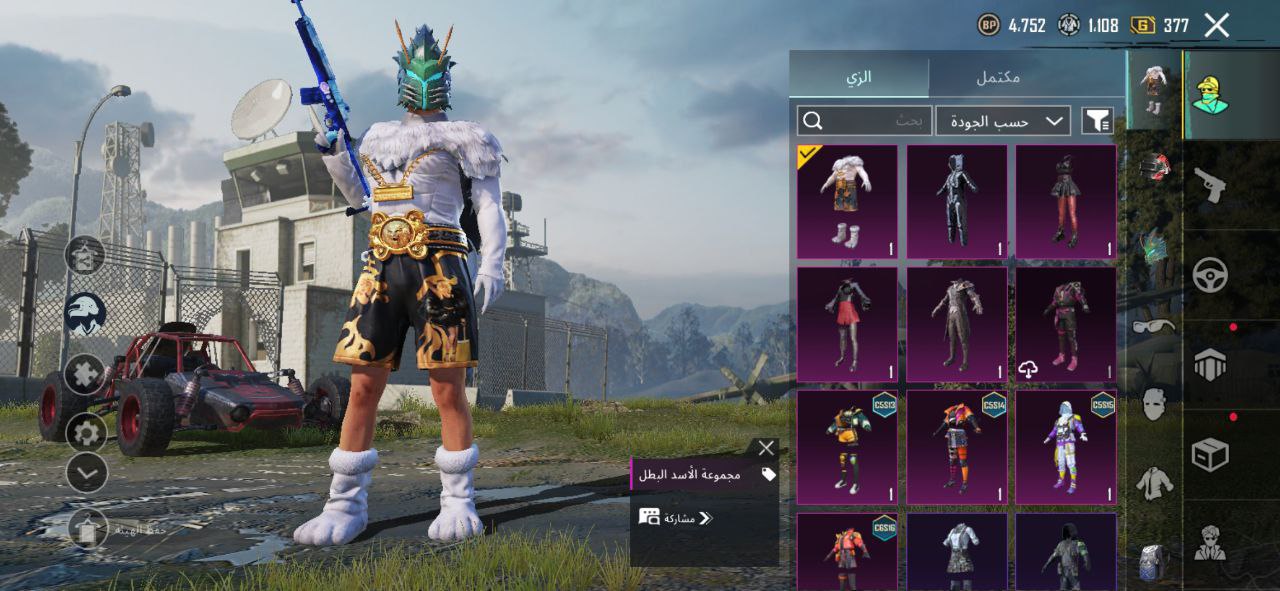Click the search field in the outfit panel
Image resolution: width=1280 pixels, height=591 pixels.
865,121
